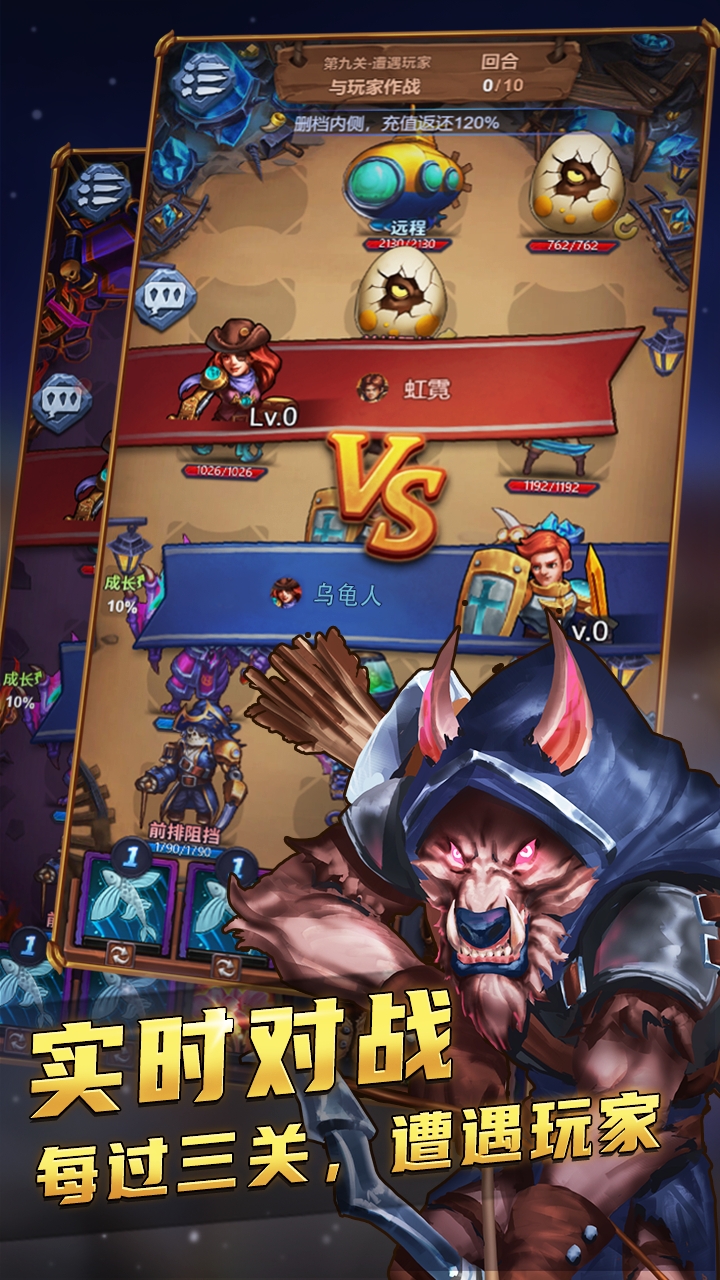720x1280 pixels.
Task: Click player 虹霓's avatar on the red banner
Action: coord(372,388)
